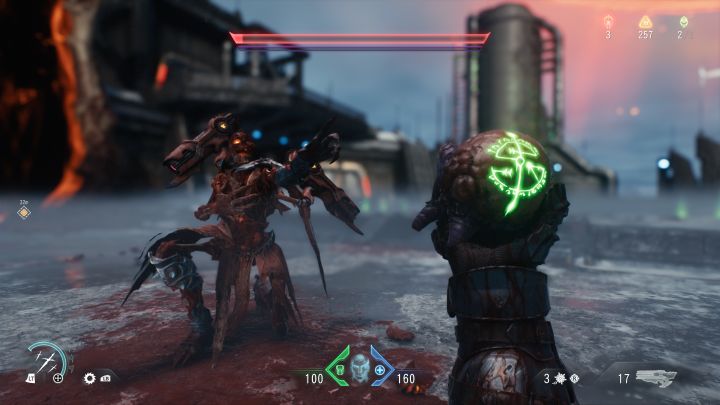Click the orange diamond objective marker
Image resolution: width=720 pixels, height=405 pixels.
(x=25, y=212)
